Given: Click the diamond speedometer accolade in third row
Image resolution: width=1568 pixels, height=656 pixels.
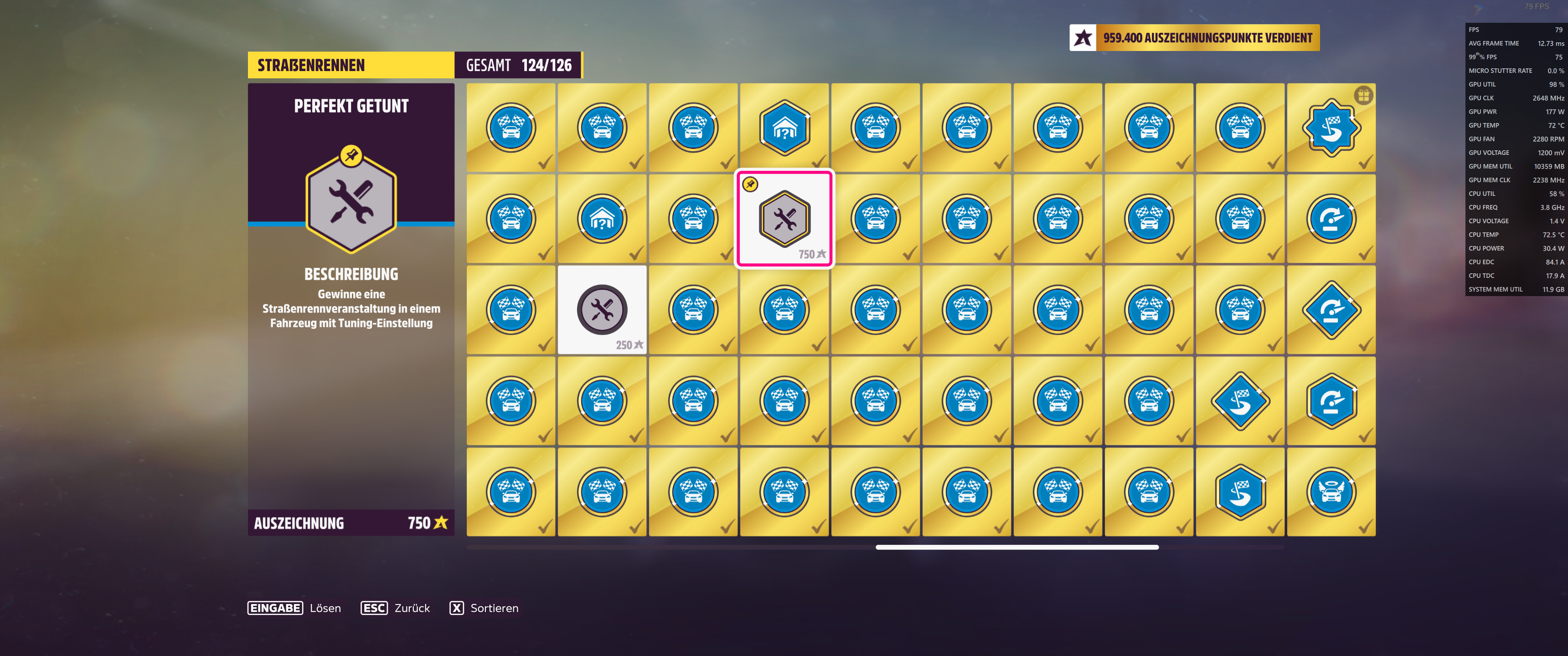Looking at the screenshot, I should (x=1331, y=309).
